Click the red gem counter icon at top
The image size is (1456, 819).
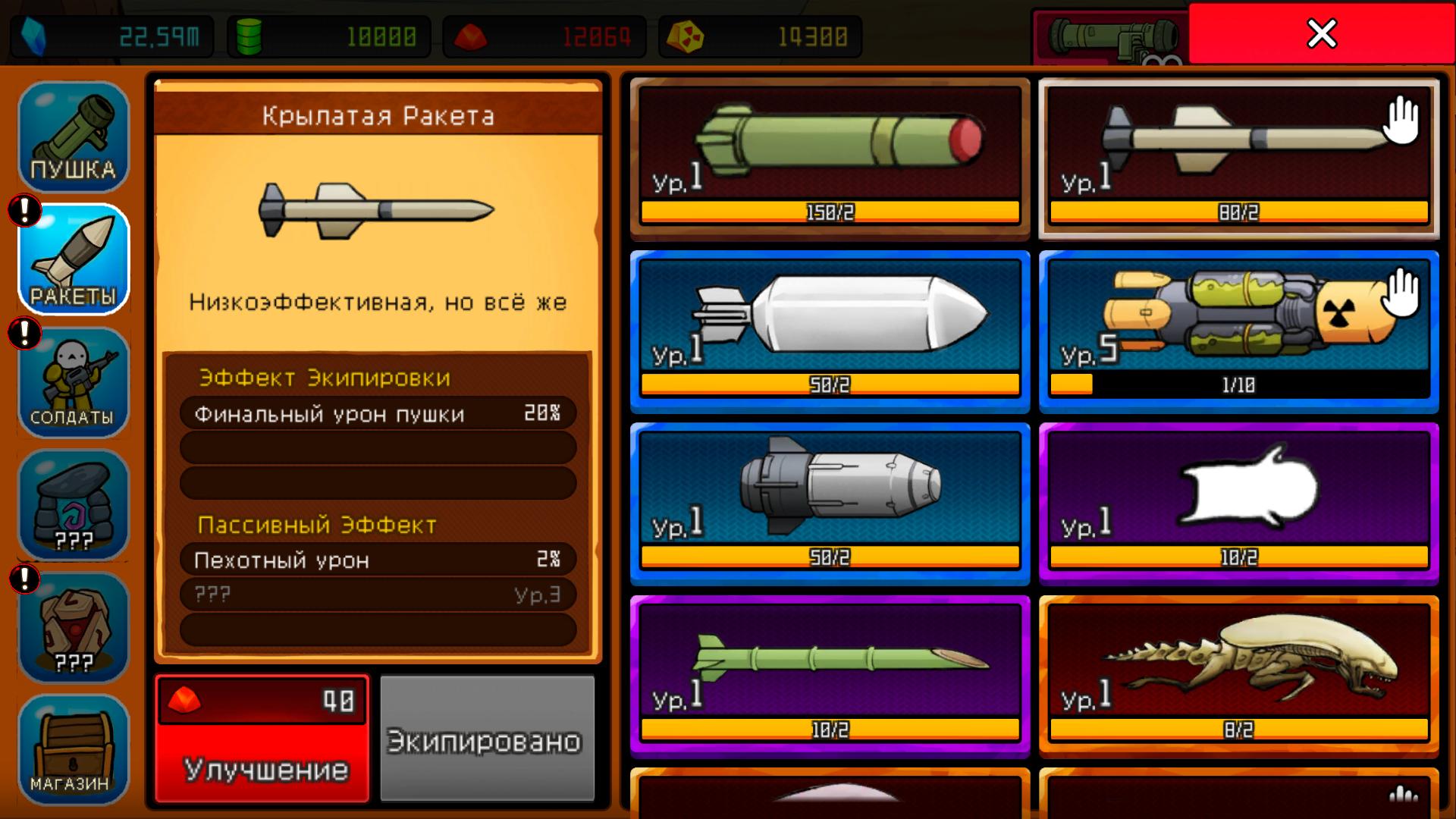click(470, 34)
